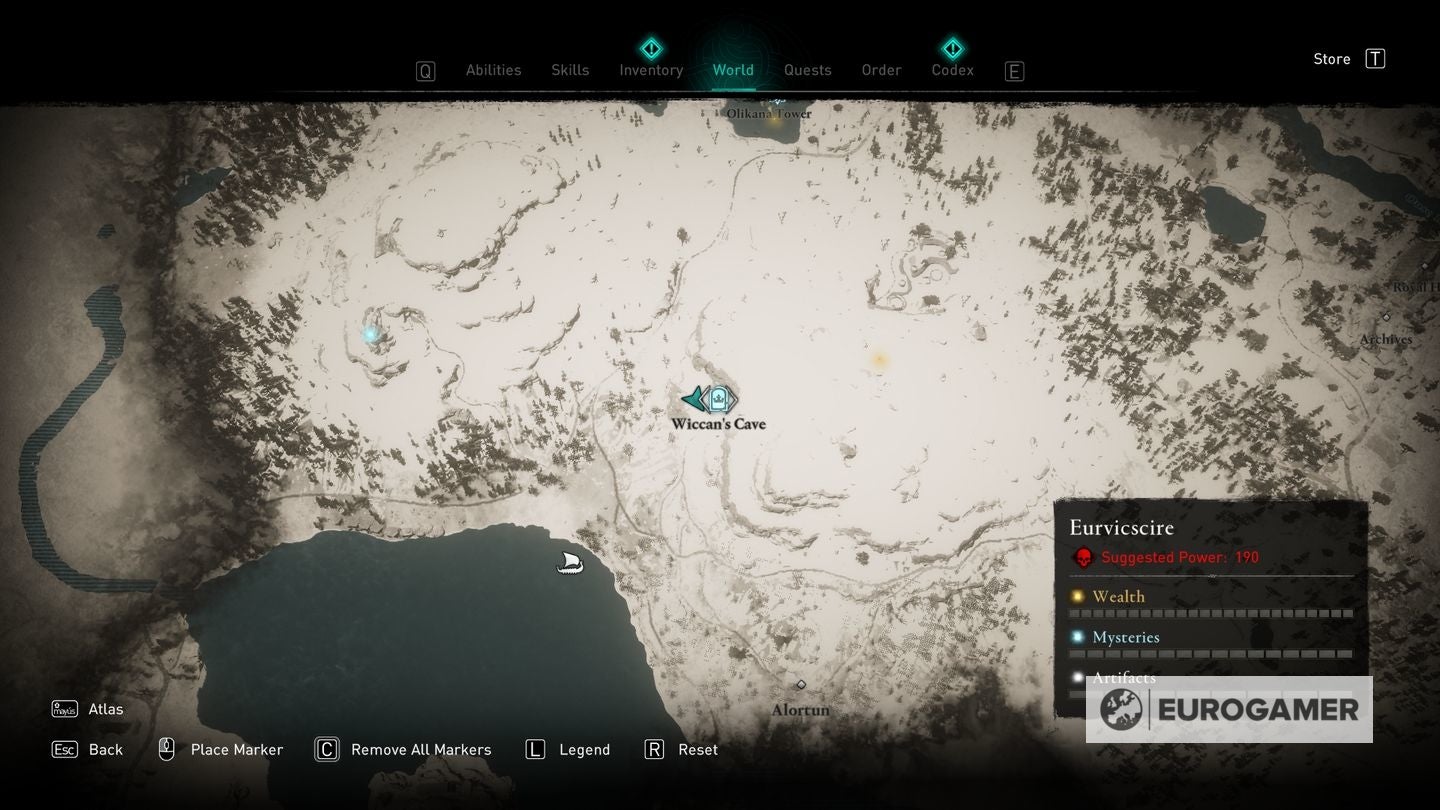
Task: Click the Olikana Tower marker
Action: 779,100
